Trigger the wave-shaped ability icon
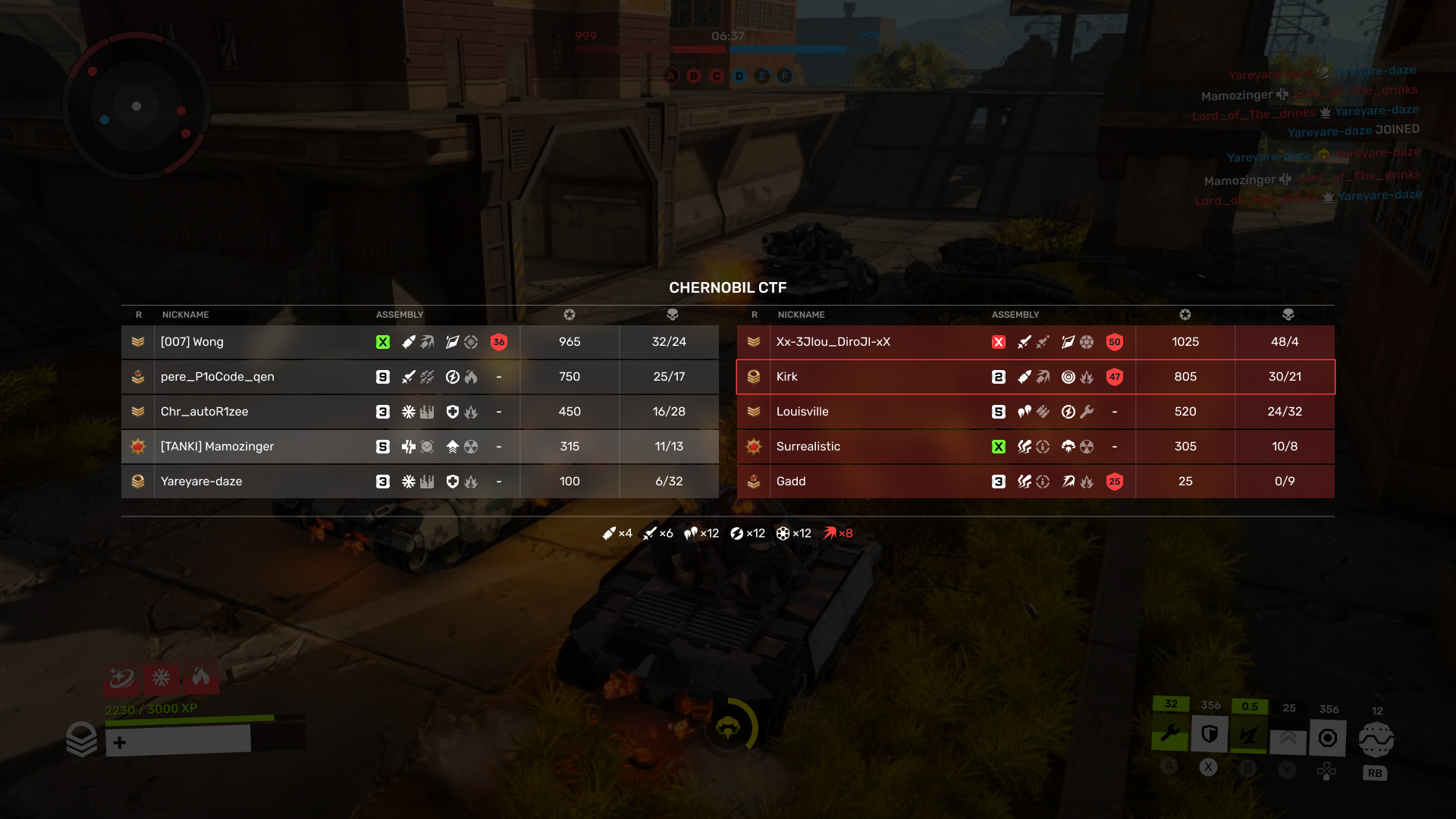Screen dimensions: 1456x819 pyautogui.click(x=1376, y=739)
